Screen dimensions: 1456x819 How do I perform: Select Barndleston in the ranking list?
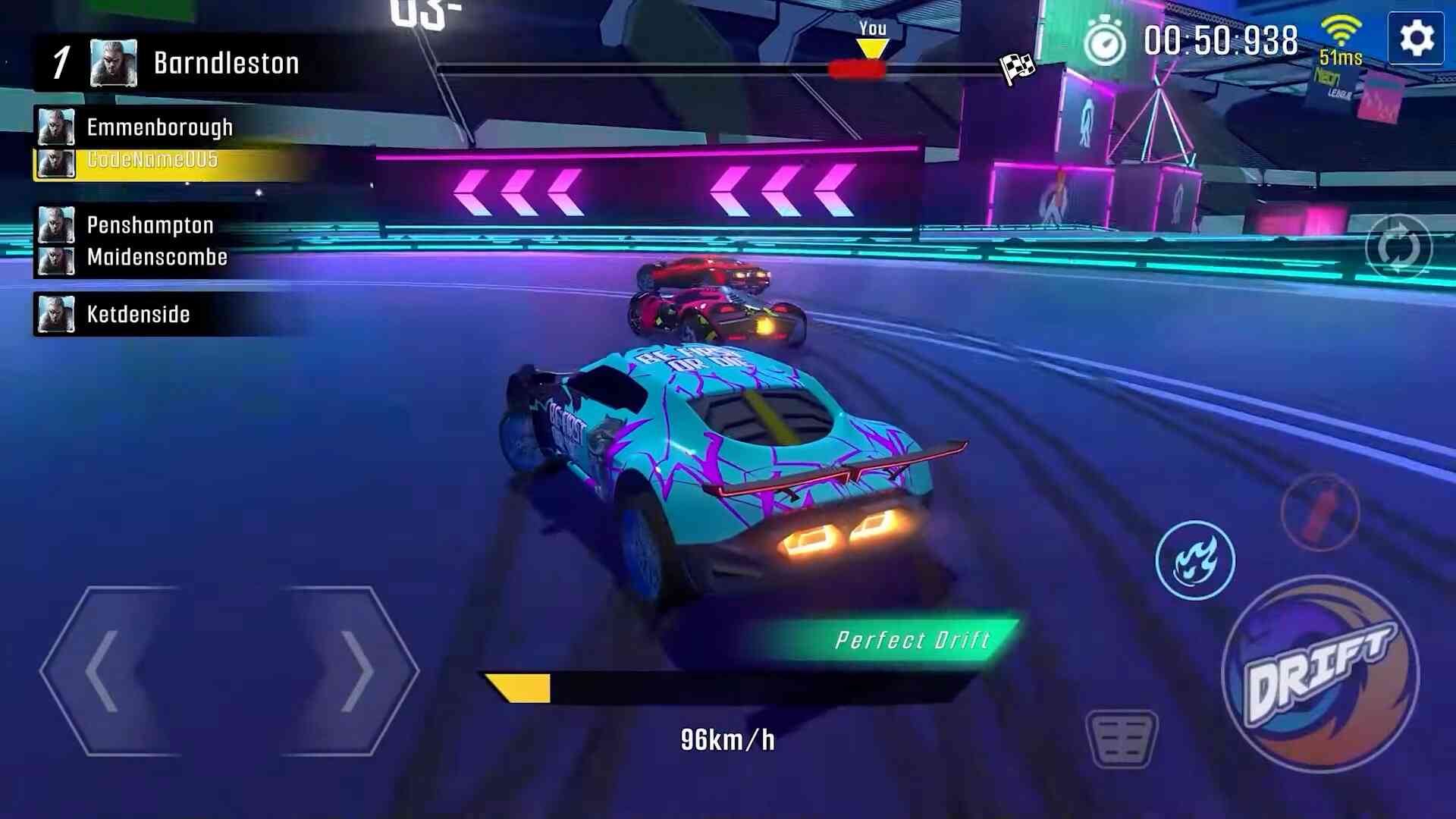(225, 63)
